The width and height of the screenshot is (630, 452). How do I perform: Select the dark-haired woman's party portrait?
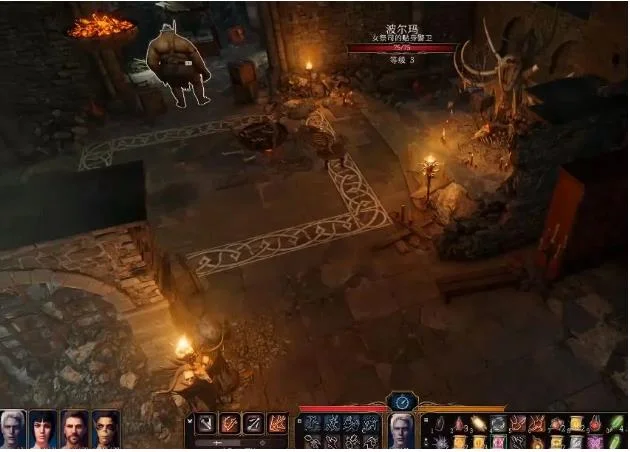(x=44, y=428)
